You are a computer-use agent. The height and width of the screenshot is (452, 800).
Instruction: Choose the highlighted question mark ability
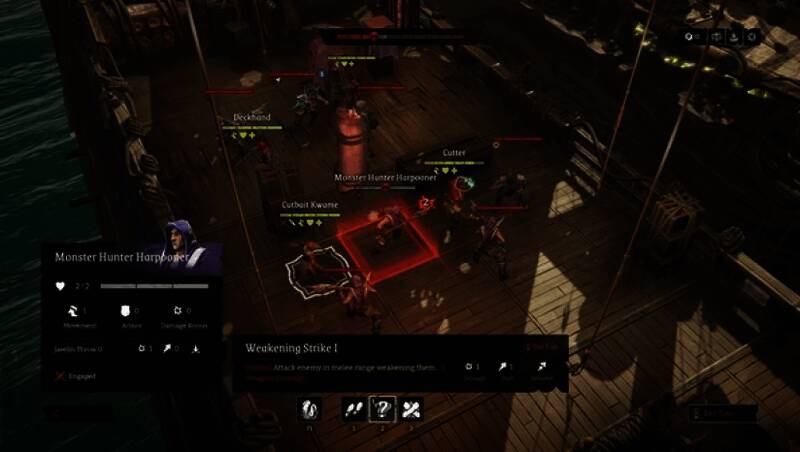click(x=382, y=408)
